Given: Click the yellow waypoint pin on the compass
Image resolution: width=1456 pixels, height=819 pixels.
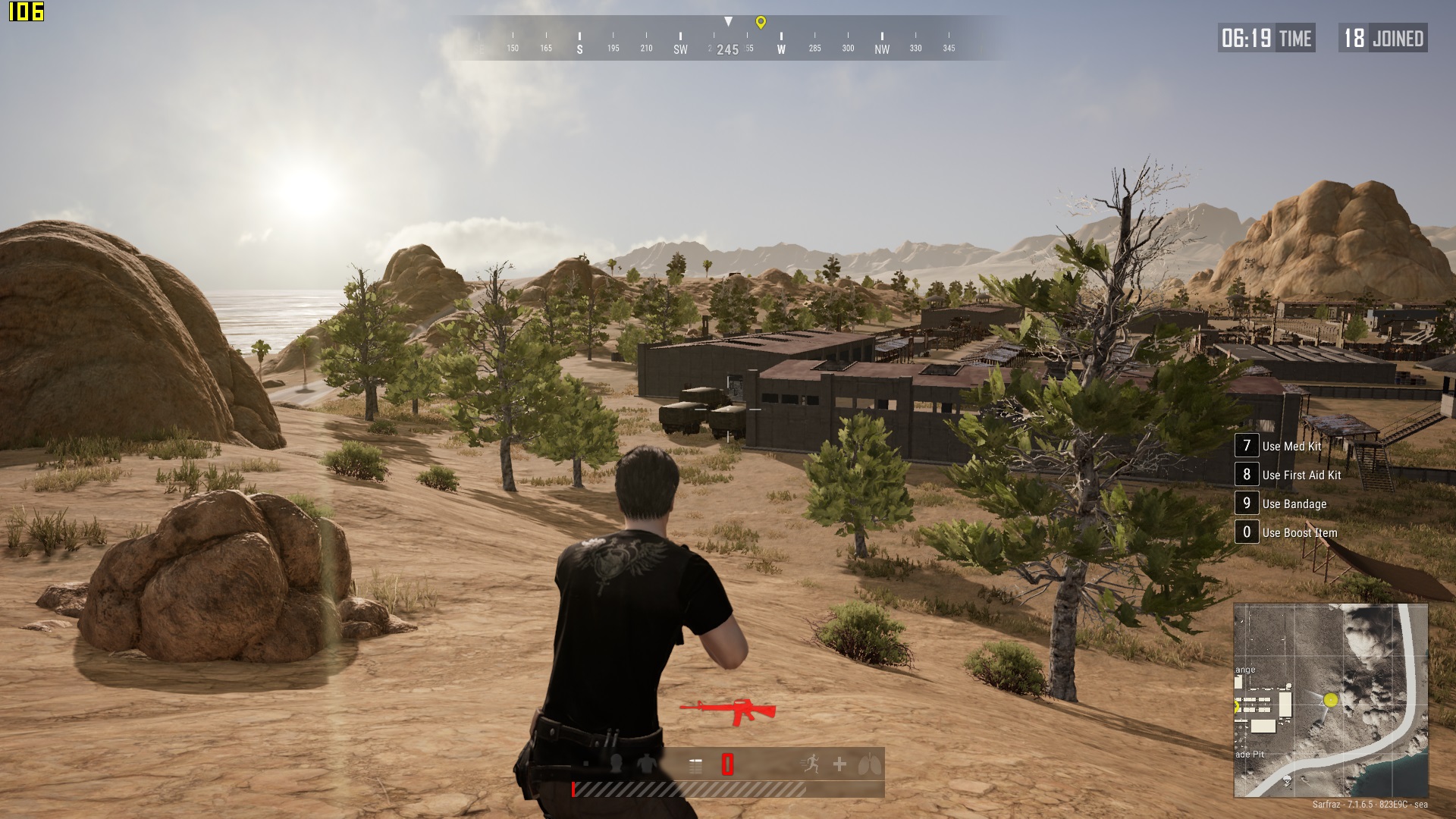Looking at the screenshot, I should pos(761,23).
